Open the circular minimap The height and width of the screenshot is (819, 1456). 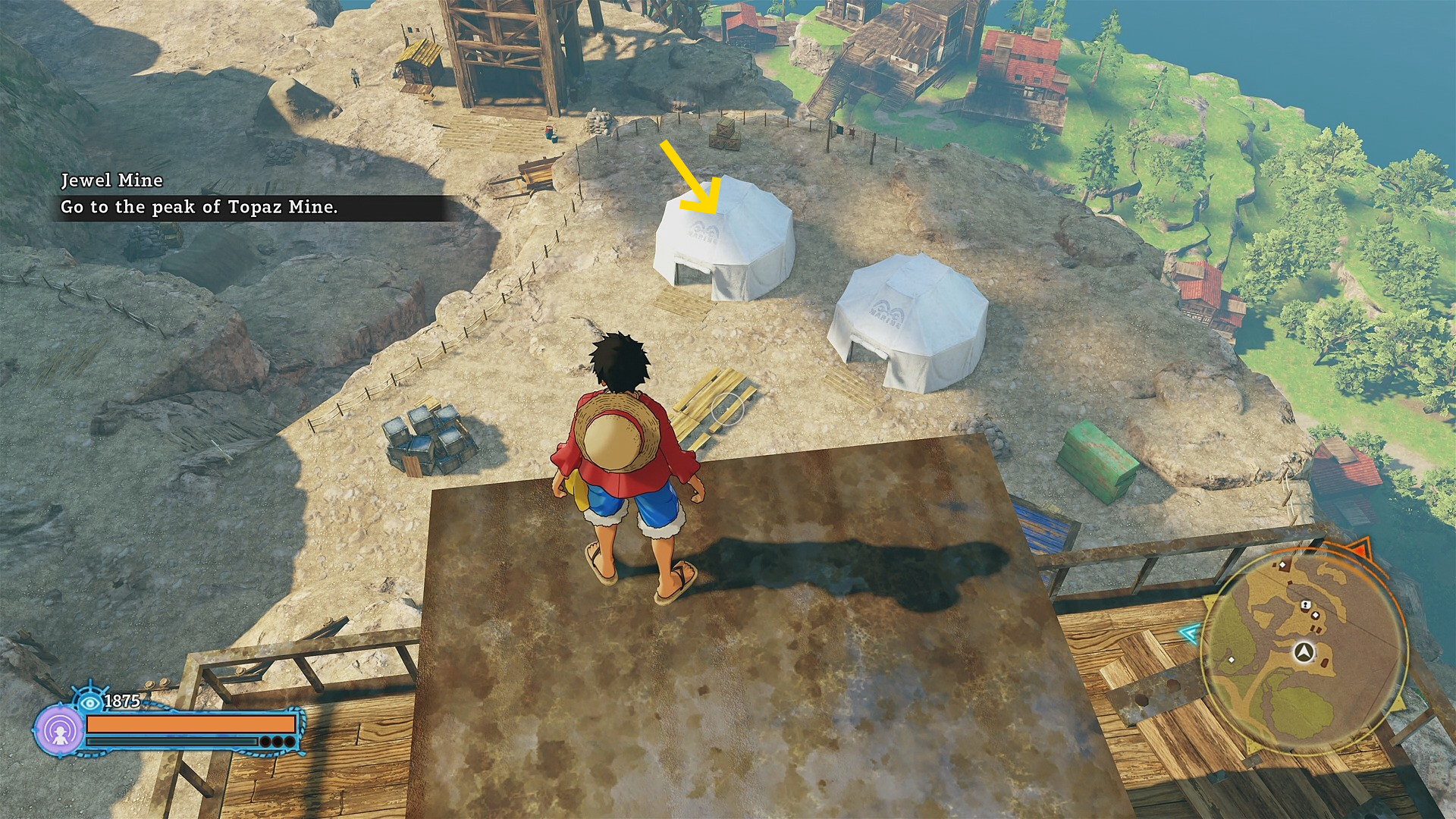coord(1304,652)
